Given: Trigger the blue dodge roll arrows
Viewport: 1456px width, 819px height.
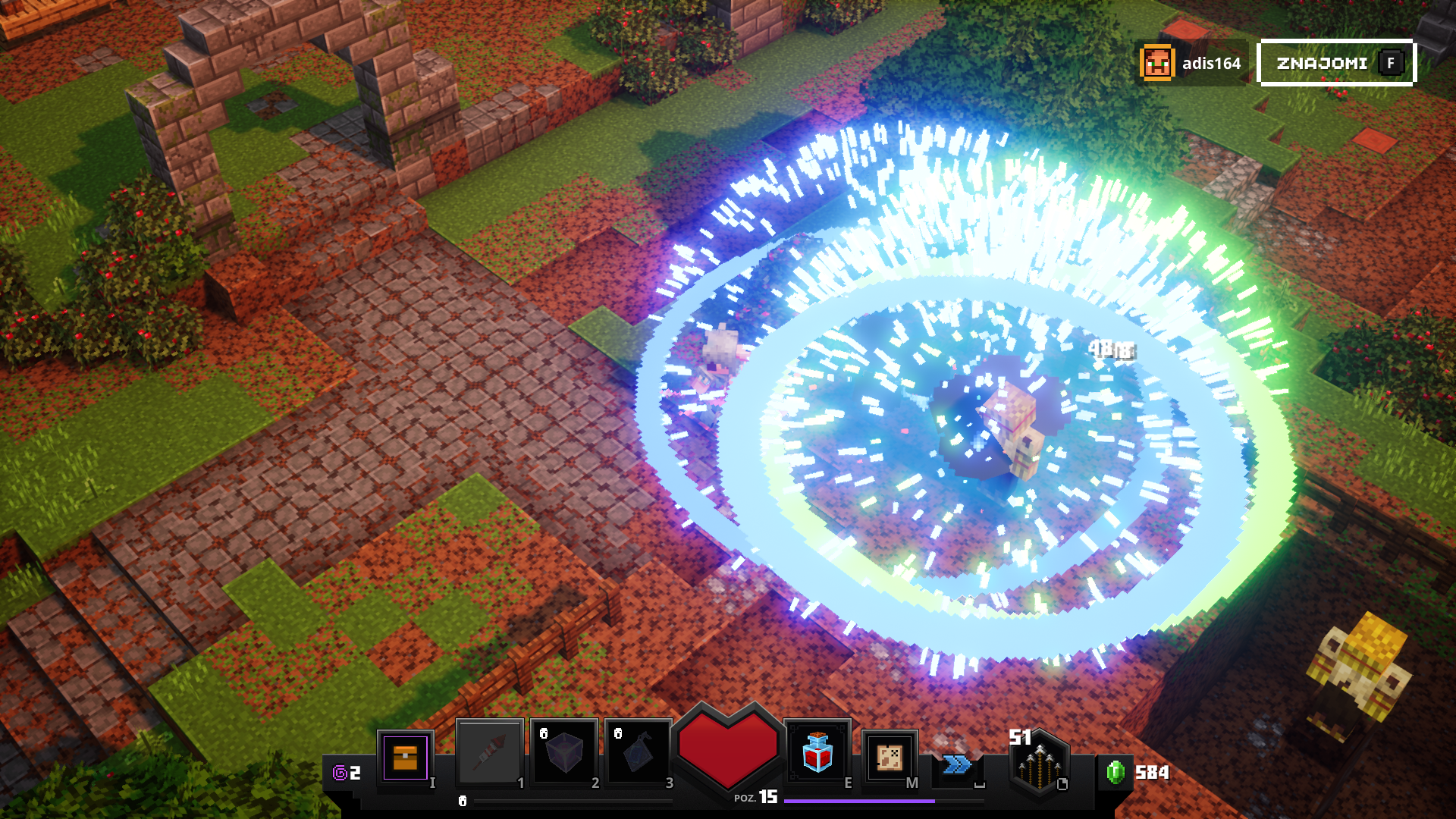Looking at the screenshot, I should coord(957,764).
